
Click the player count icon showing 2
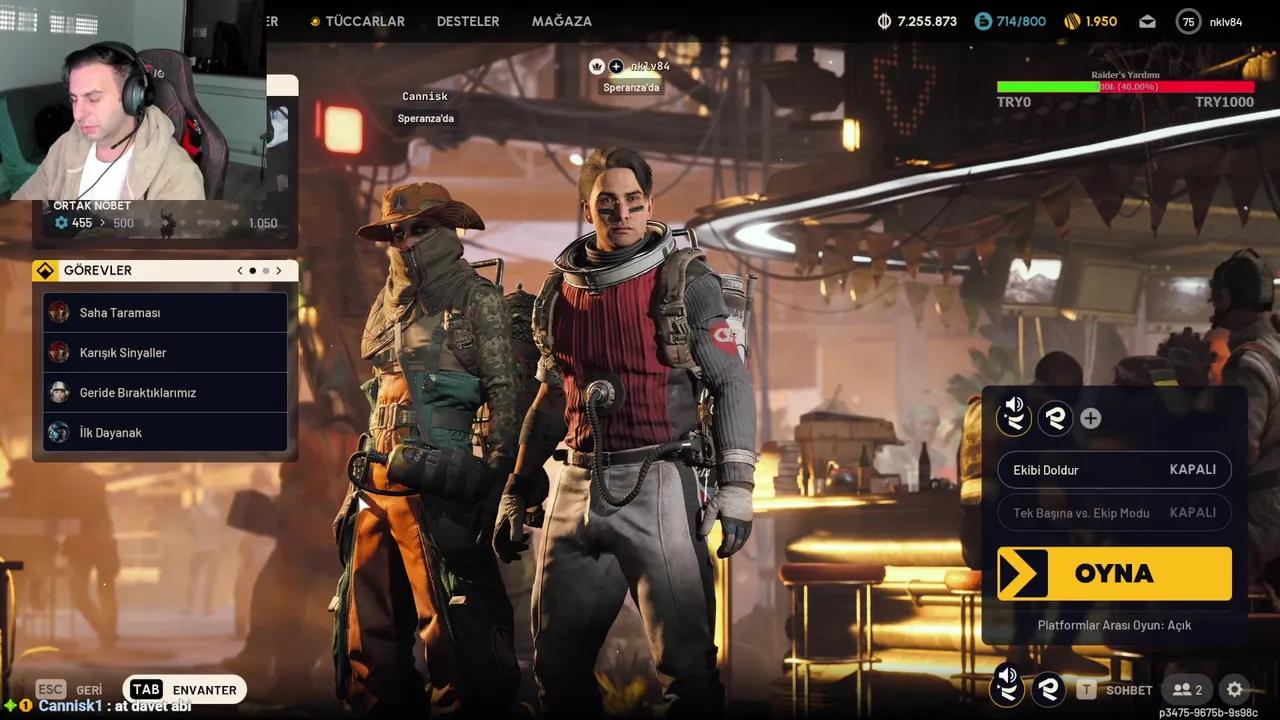pyautogui.click(x=1187, y=689)
